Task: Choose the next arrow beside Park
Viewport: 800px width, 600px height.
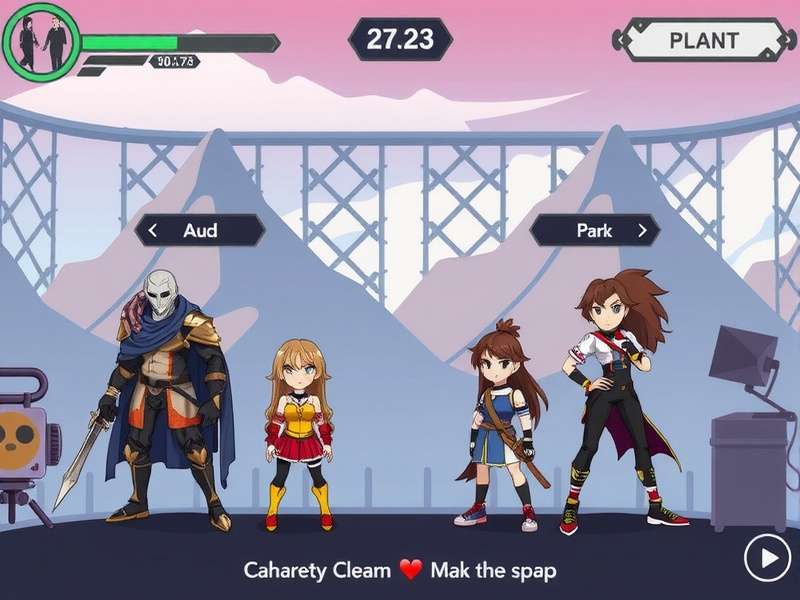Action: [x=643, y=230]
